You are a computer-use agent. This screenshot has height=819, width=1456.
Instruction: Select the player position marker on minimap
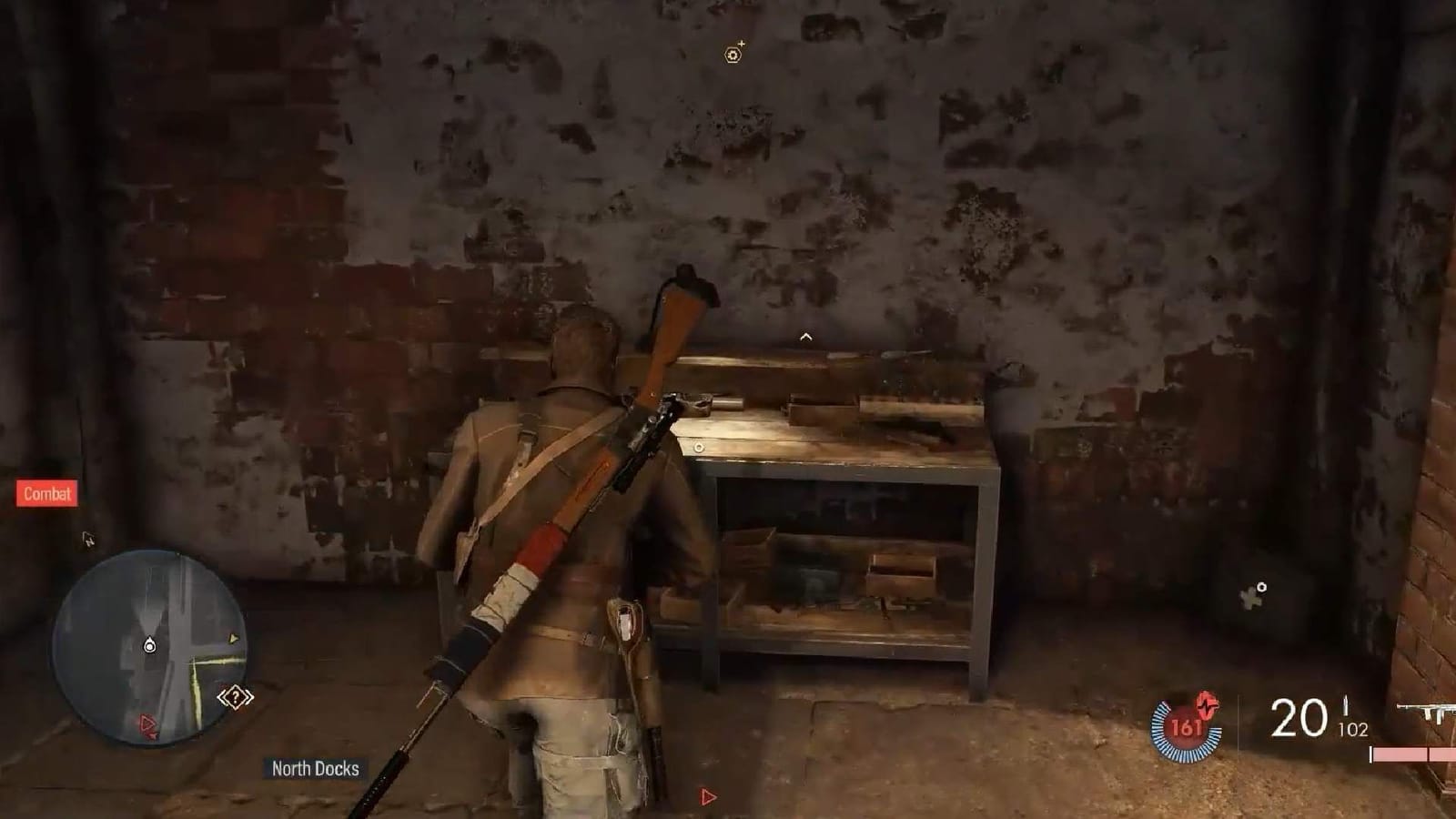(x=150, y=646)
